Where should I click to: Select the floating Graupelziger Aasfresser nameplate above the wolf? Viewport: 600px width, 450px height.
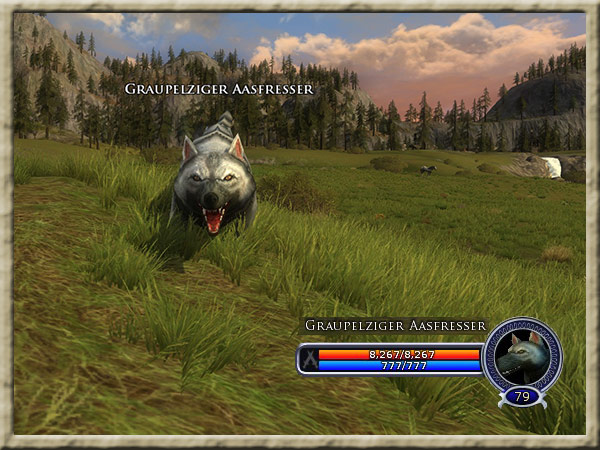click(219, 89)
